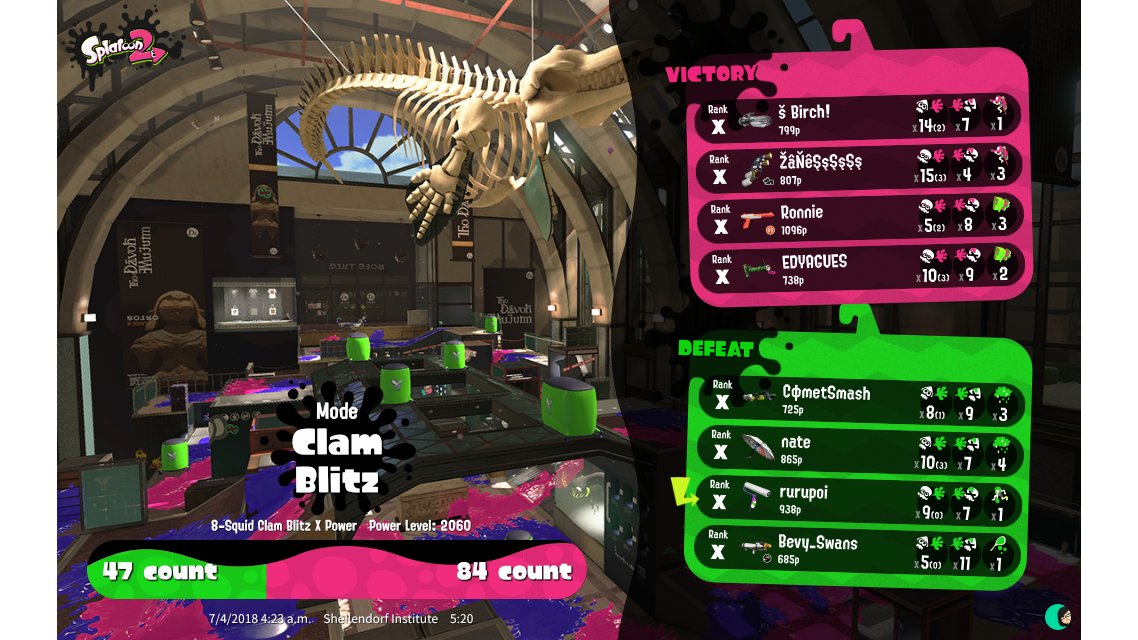This screenshot has width=1138, height=640.
Task: Open CφmetSmash's row on the Defeat team
Action: 860,399
